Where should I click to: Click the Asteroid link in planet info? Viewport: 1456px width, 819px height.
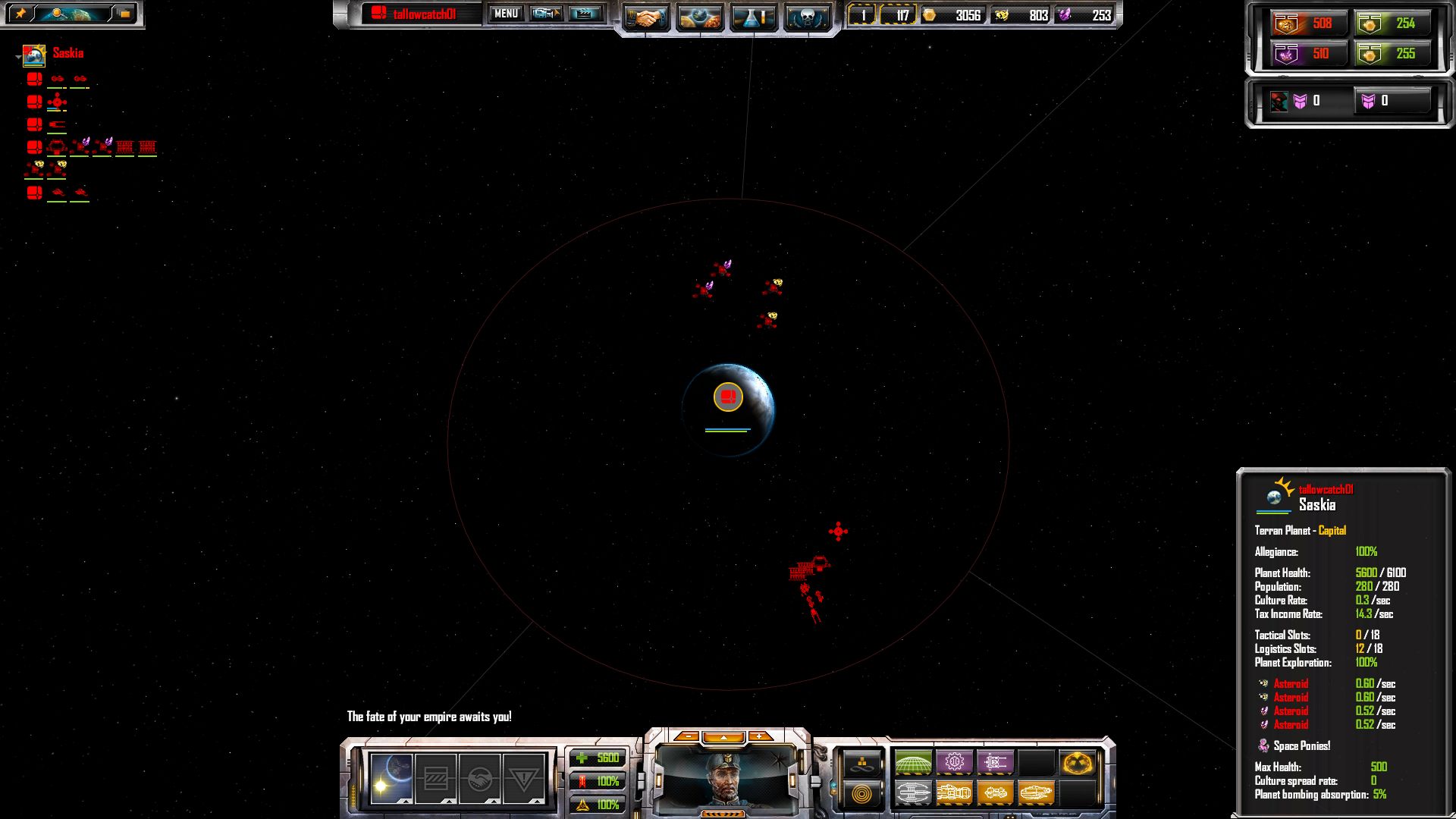(1293, 684)
